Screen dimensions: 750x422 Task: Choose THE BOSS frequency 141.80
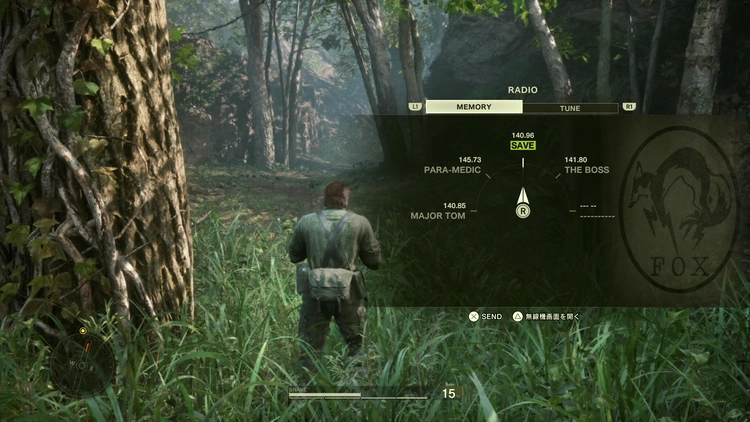coord(586,170)
